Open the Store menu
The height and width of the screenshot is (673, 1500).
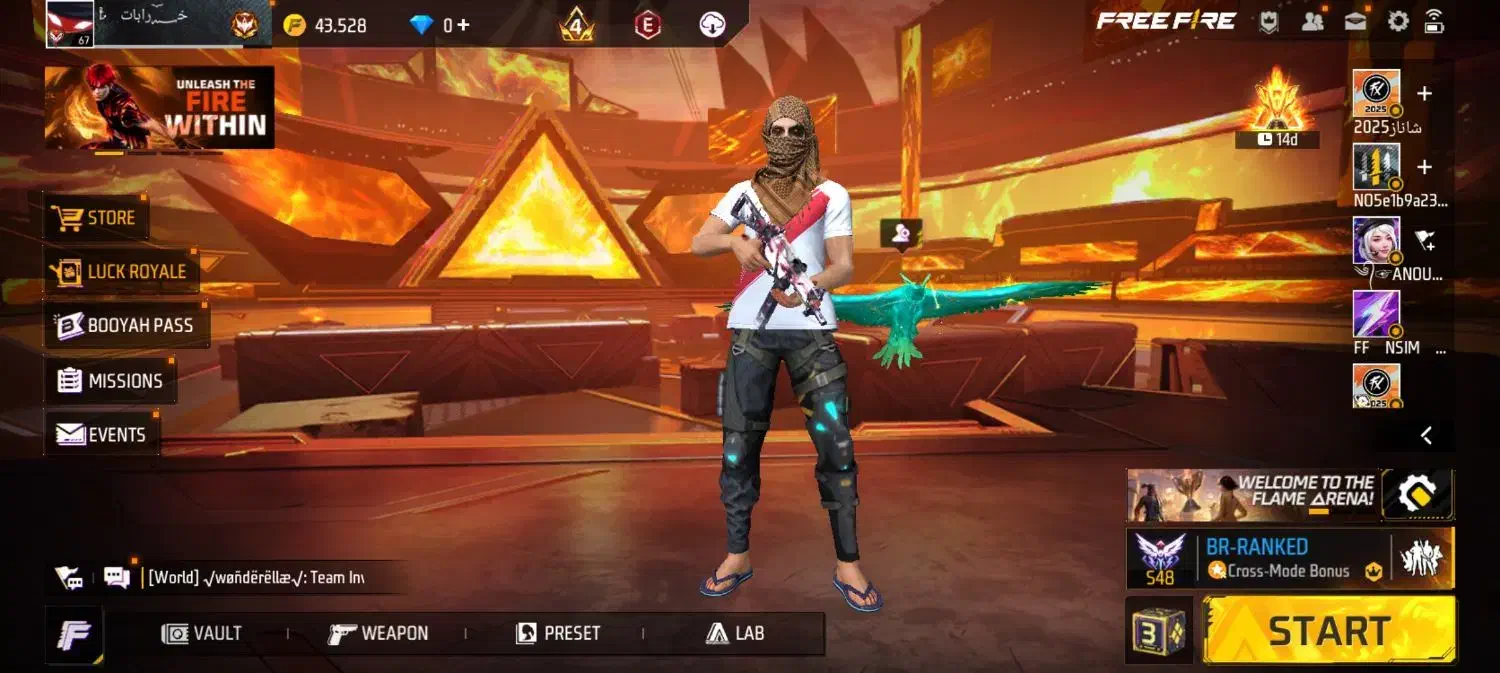point(97,218)
